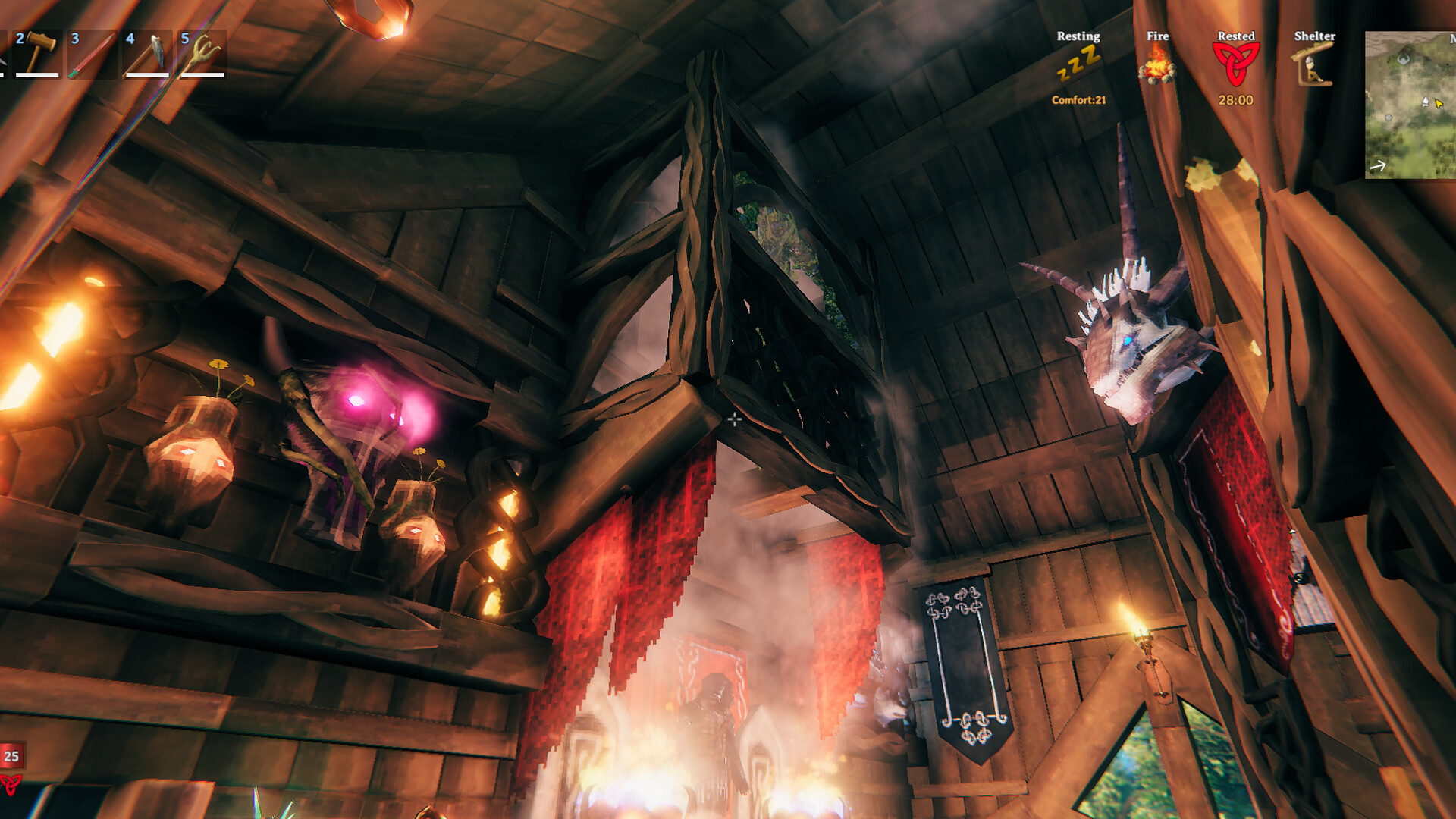This screenshot has width=1456, height=819.
Task: Click the level 25 skill badge
Action: coord(11,756)
